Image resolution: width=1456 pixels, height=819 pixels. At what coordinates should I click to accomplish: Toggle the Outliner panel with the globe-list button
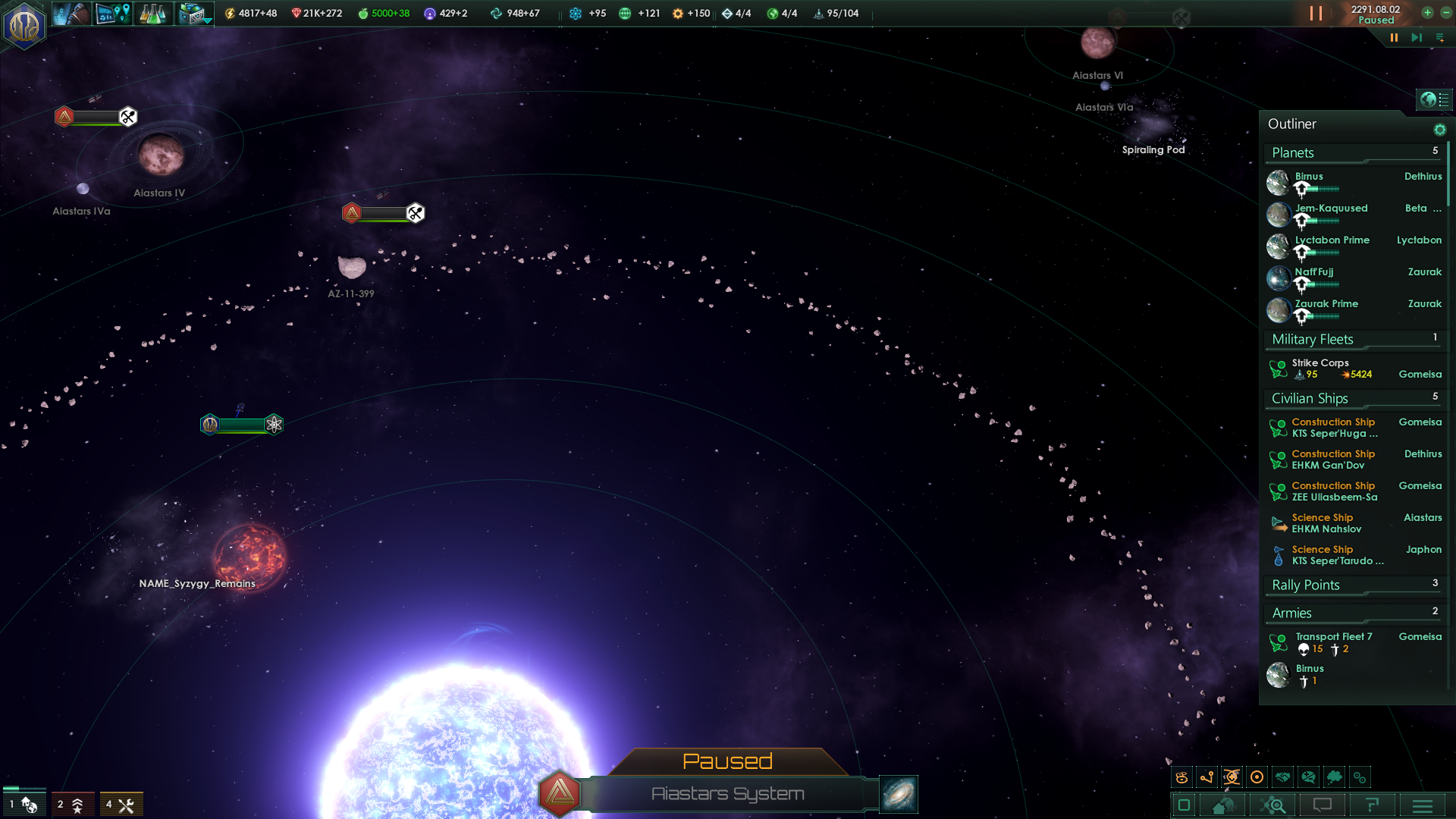1434,99
